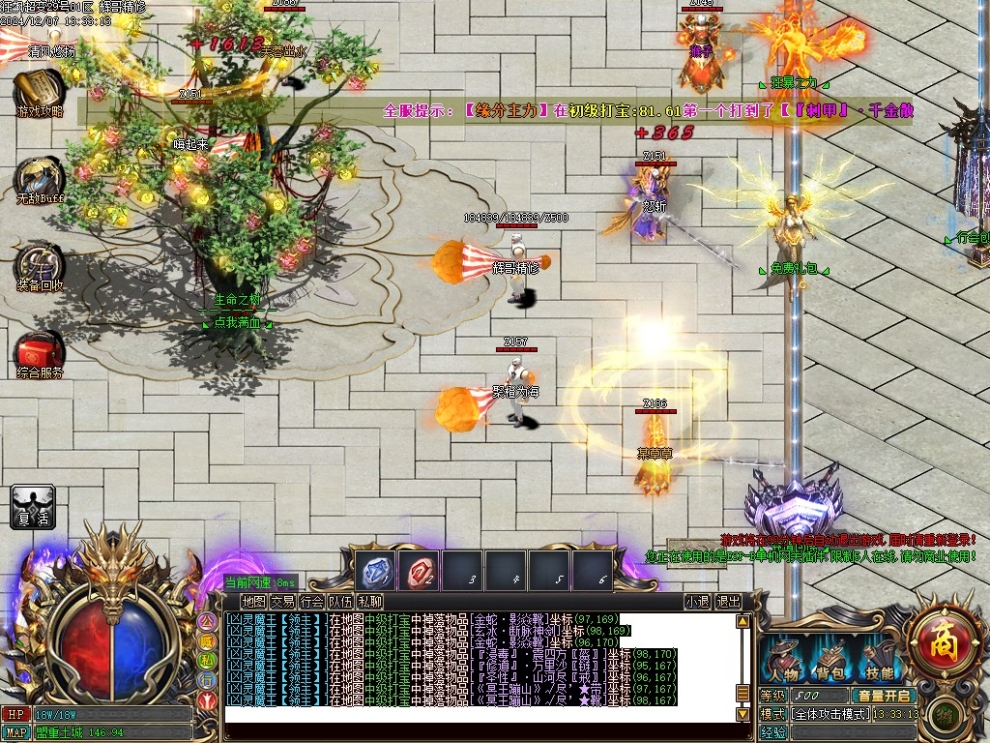Use the red gem in hotbar slot 2
Screen dimensions: 990x743
click(419, 572)
